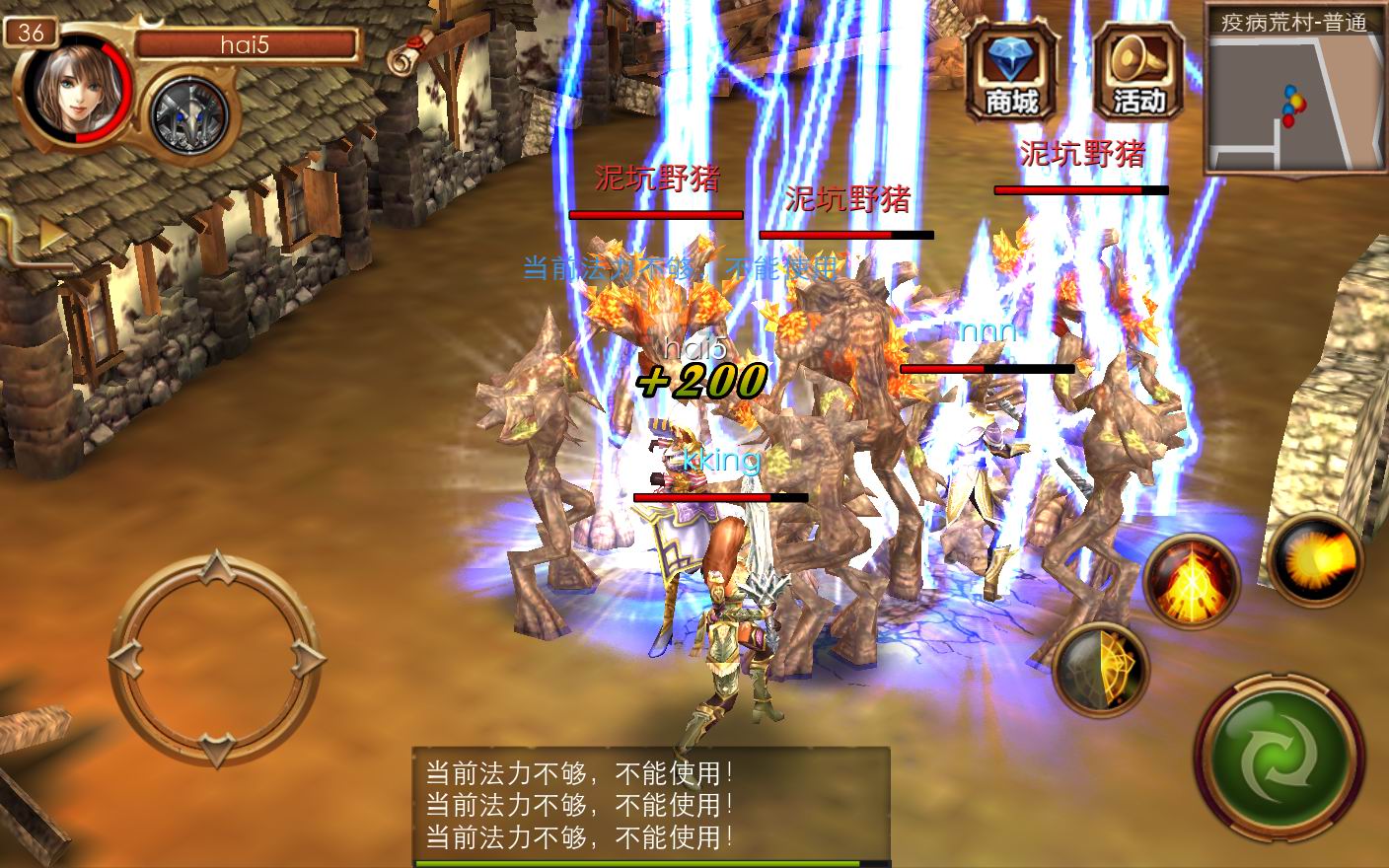This screenshot has width=1389, height=868.
Task: Click the virtual joystick up arrow
Action: click(x=216, y=568)
